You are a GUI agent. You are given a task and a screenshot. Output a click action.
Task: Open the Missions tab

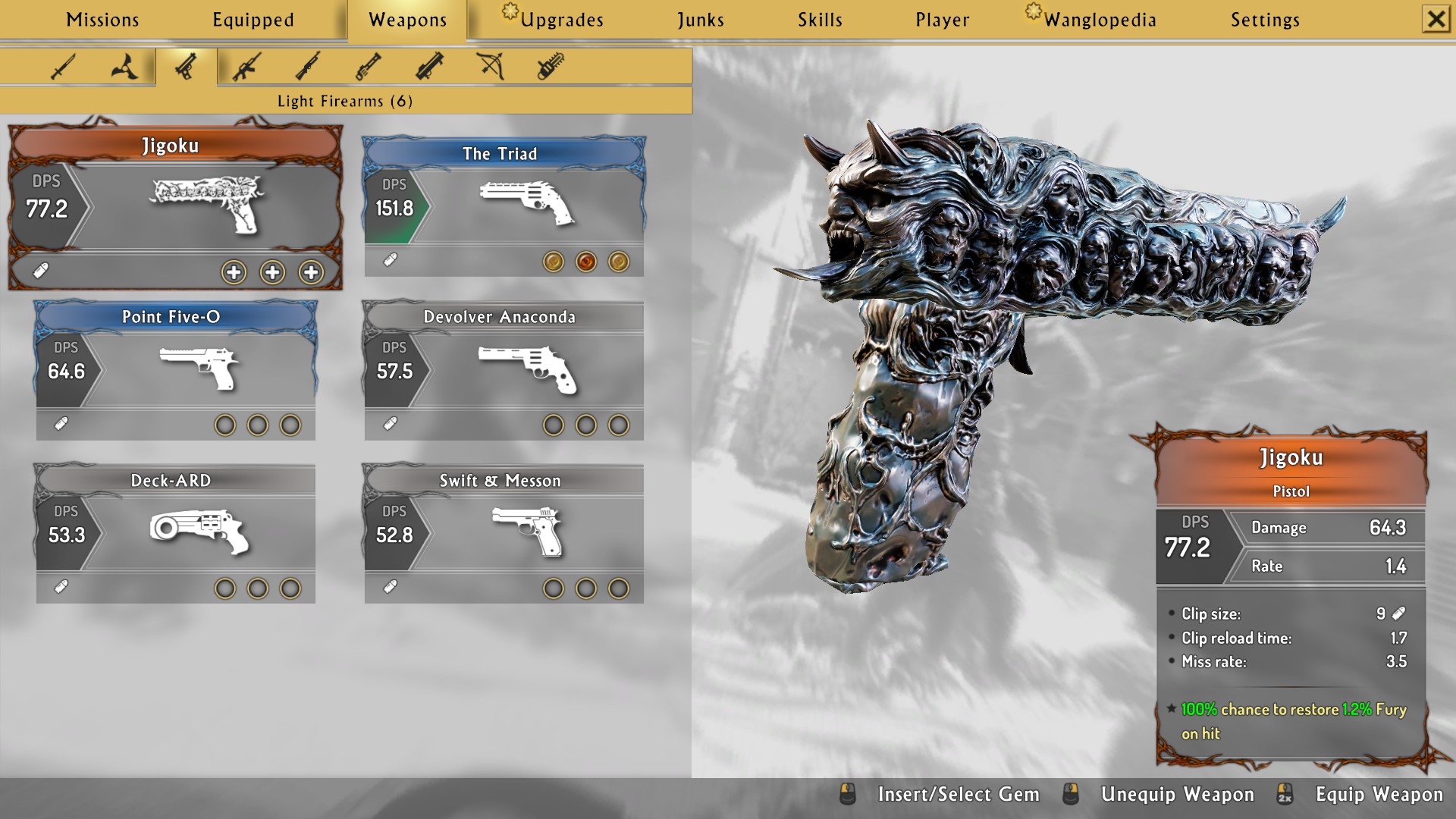point(102,20)
